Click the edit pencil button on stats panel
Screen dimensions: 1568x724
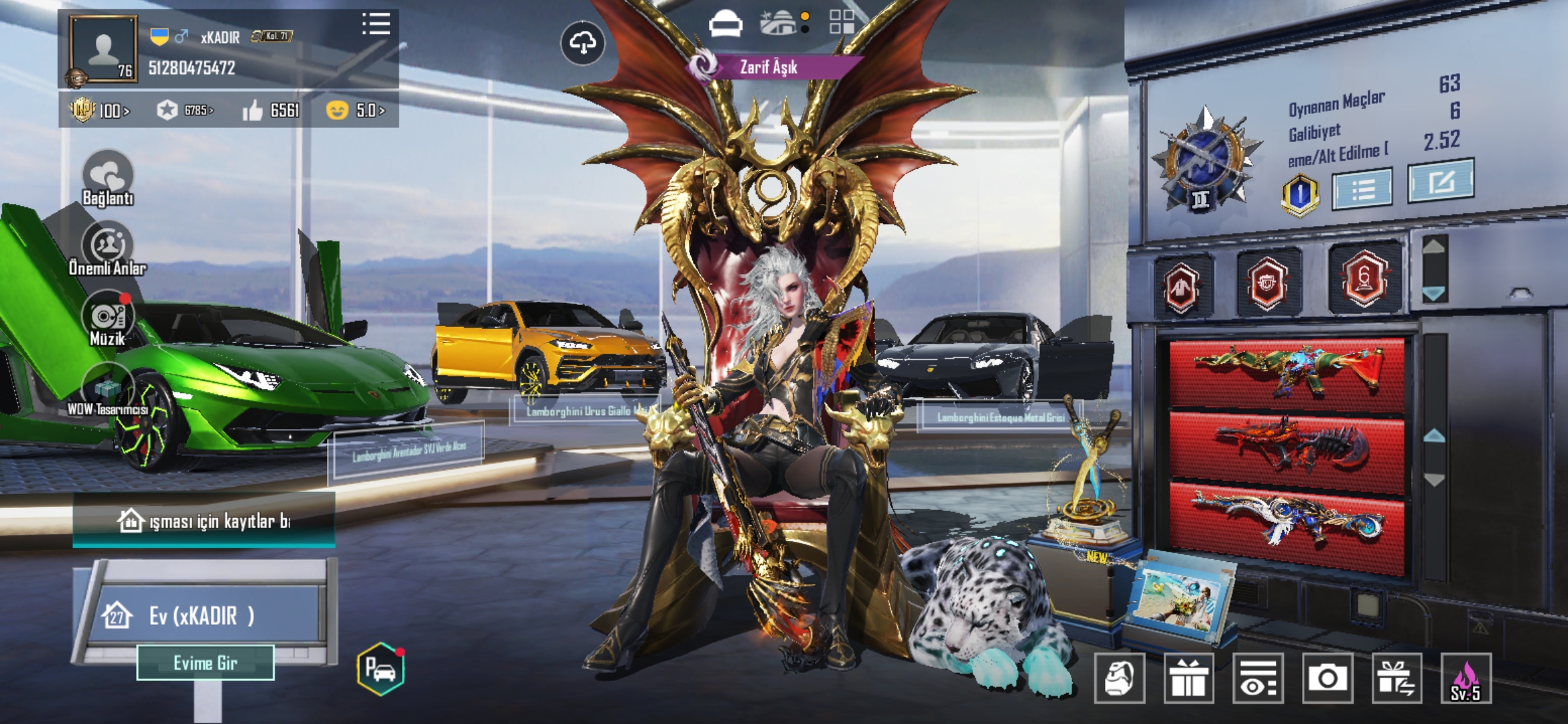[x=1440, y=181]
